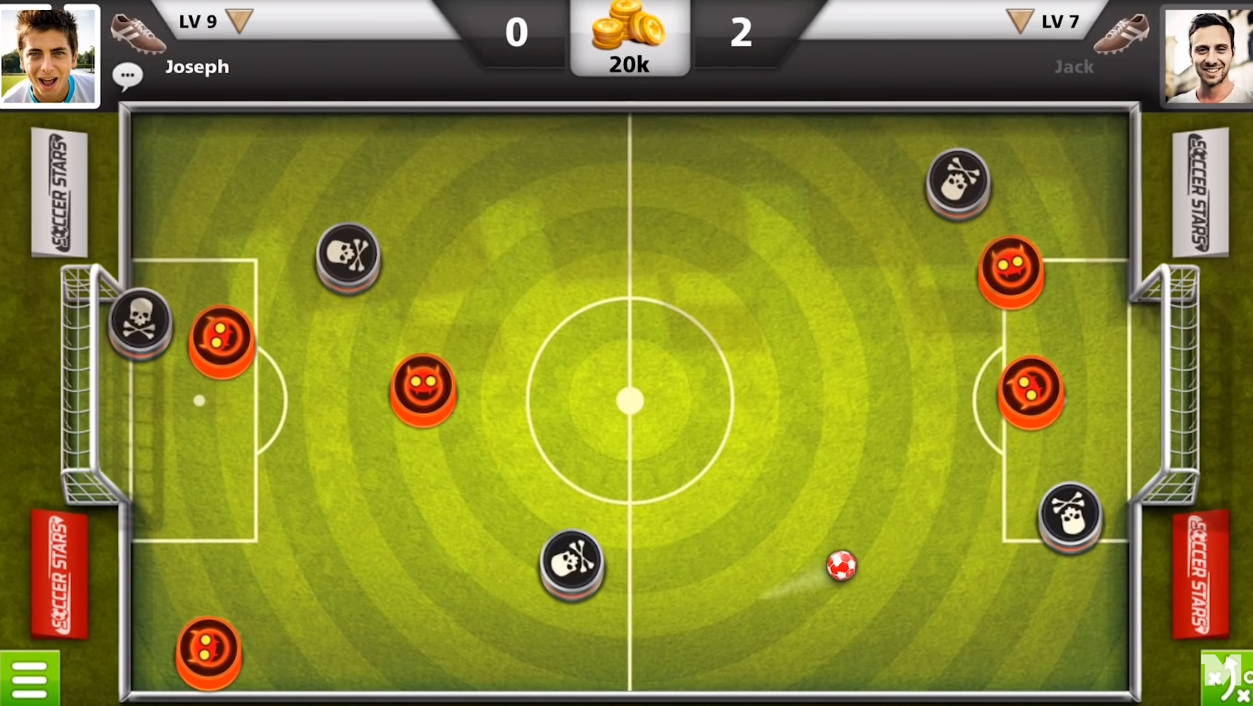Open the chat speech bubble
Image resolution: width=1253 pixels, height=706 pixels.
point(127,75)
